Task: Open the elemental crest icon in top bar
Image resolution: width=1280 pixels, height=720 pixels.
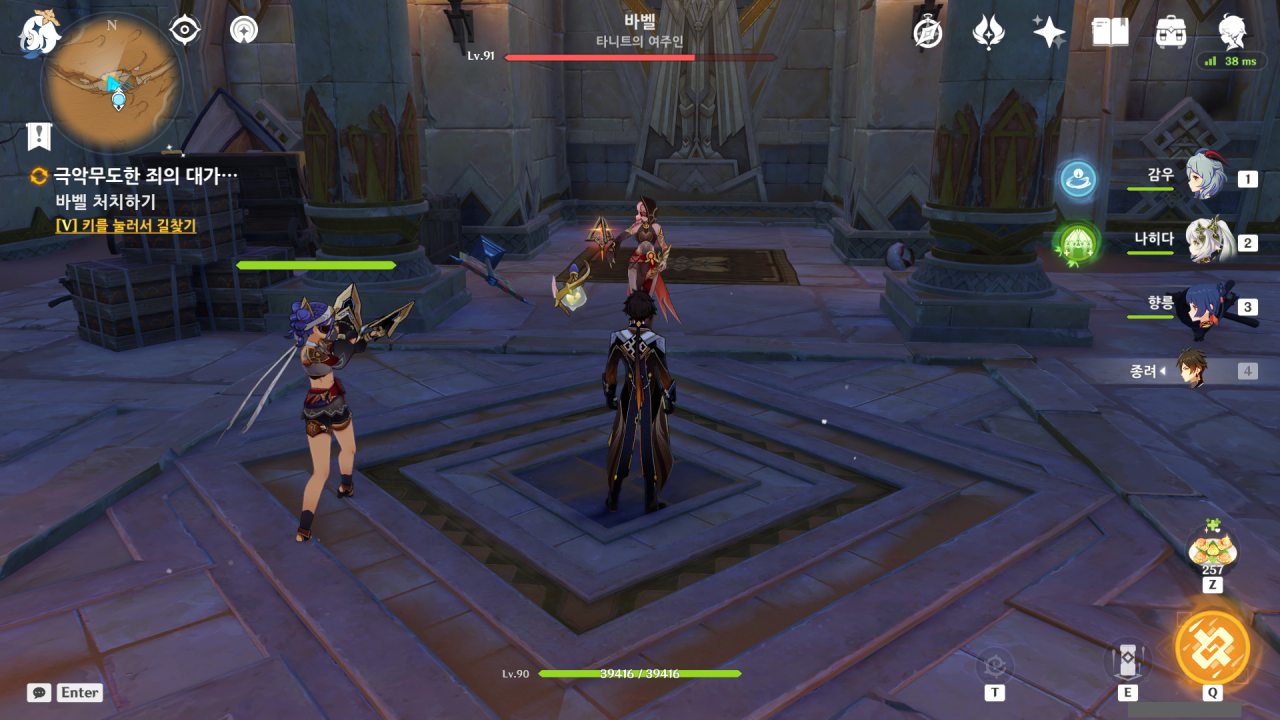Action: [988, 32]
